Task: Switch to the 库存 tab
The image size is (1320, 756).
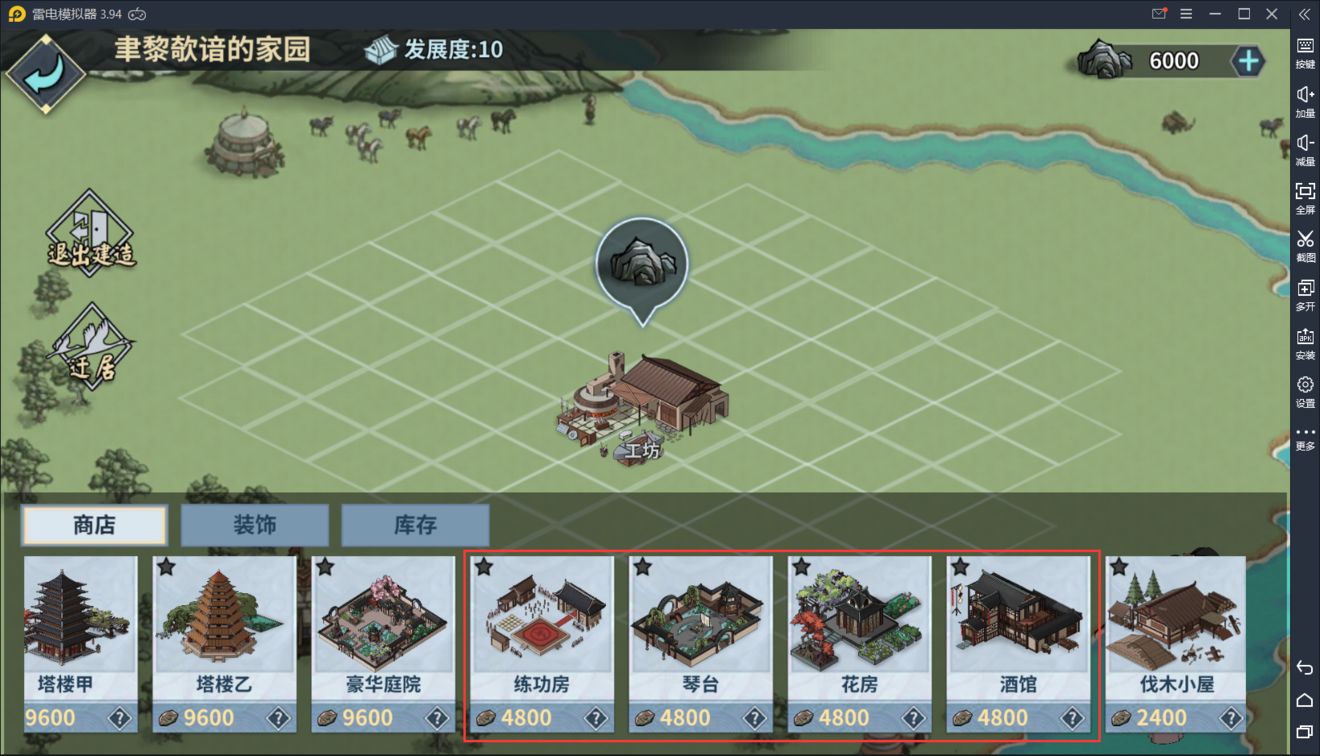Action: pyautogui.click(x=416, y=524)
